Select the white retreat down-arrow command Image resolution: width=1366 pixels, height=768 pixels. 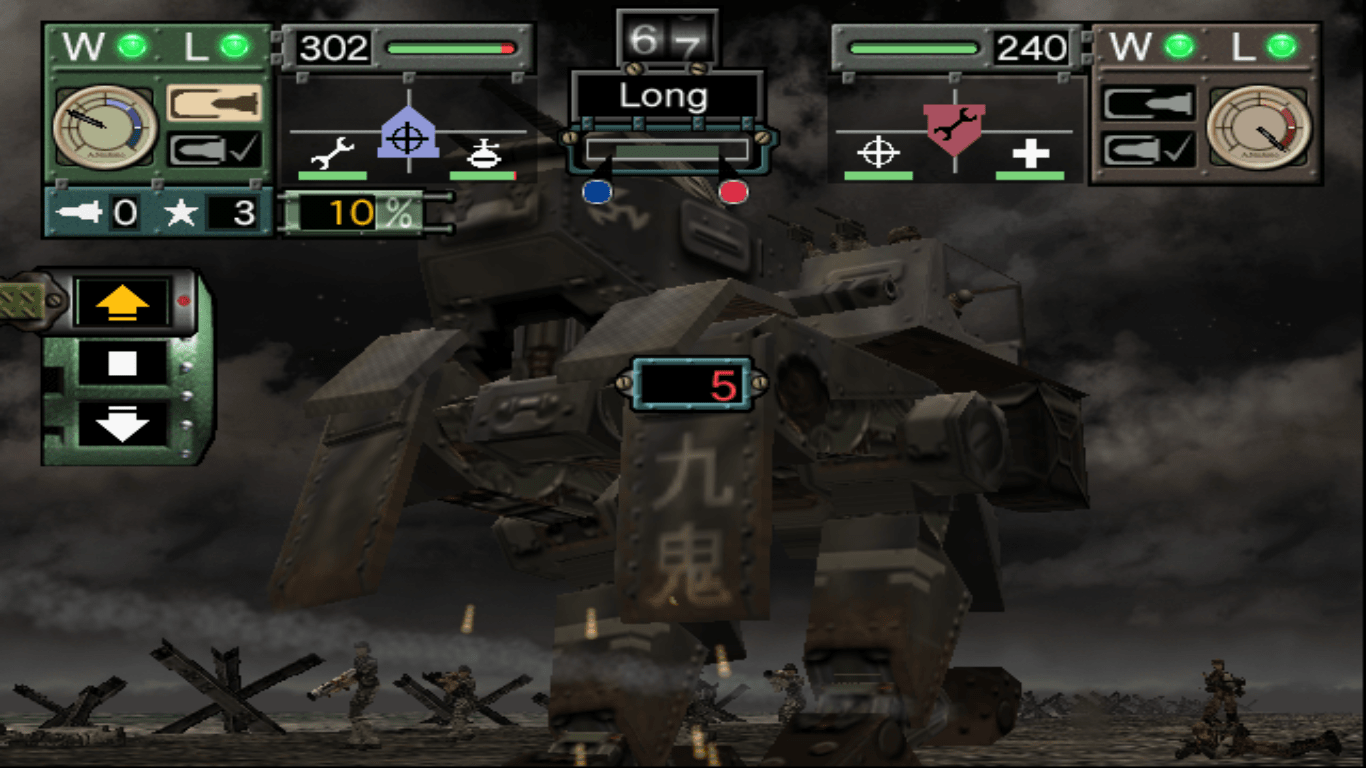(x=123, y=423)
